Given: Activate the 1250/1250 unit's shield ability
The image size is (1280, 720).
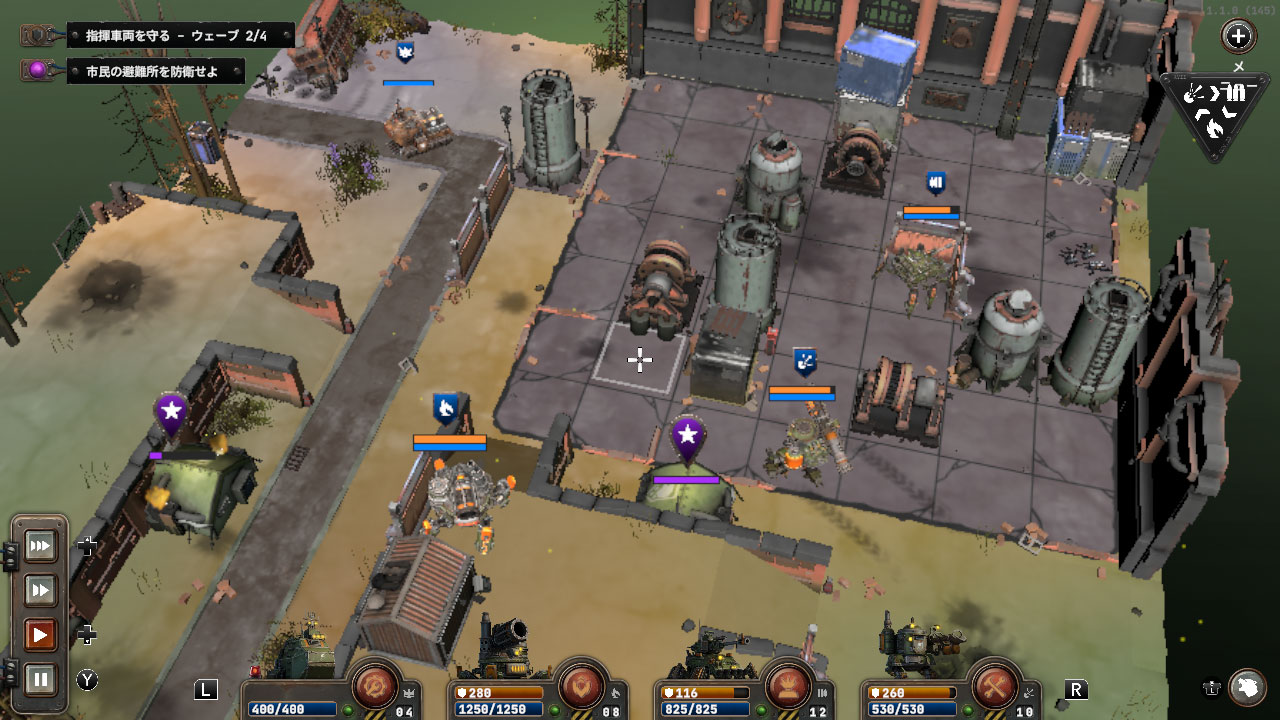Looking at the screenshot, I should pos(584,686).
